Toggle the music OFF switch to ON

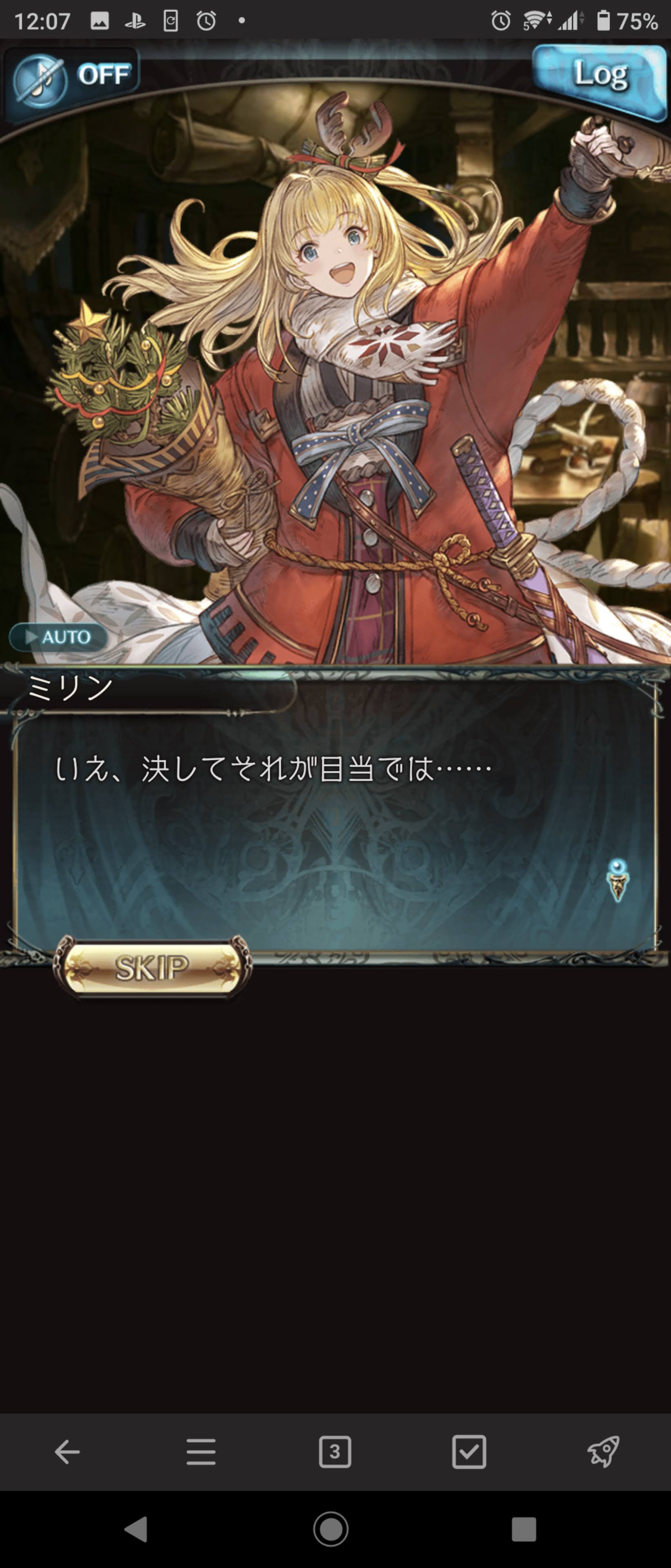click(73, 75)
